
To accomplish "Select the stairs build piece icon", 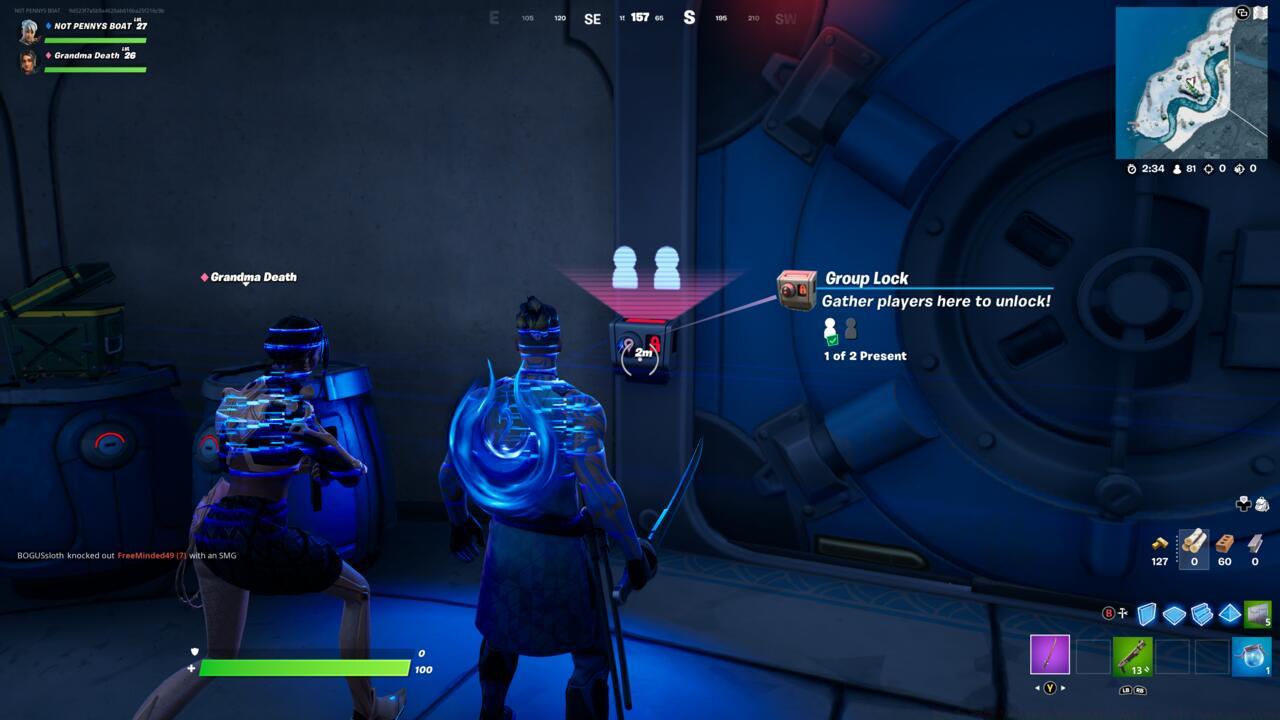I will pos(1202,612).
